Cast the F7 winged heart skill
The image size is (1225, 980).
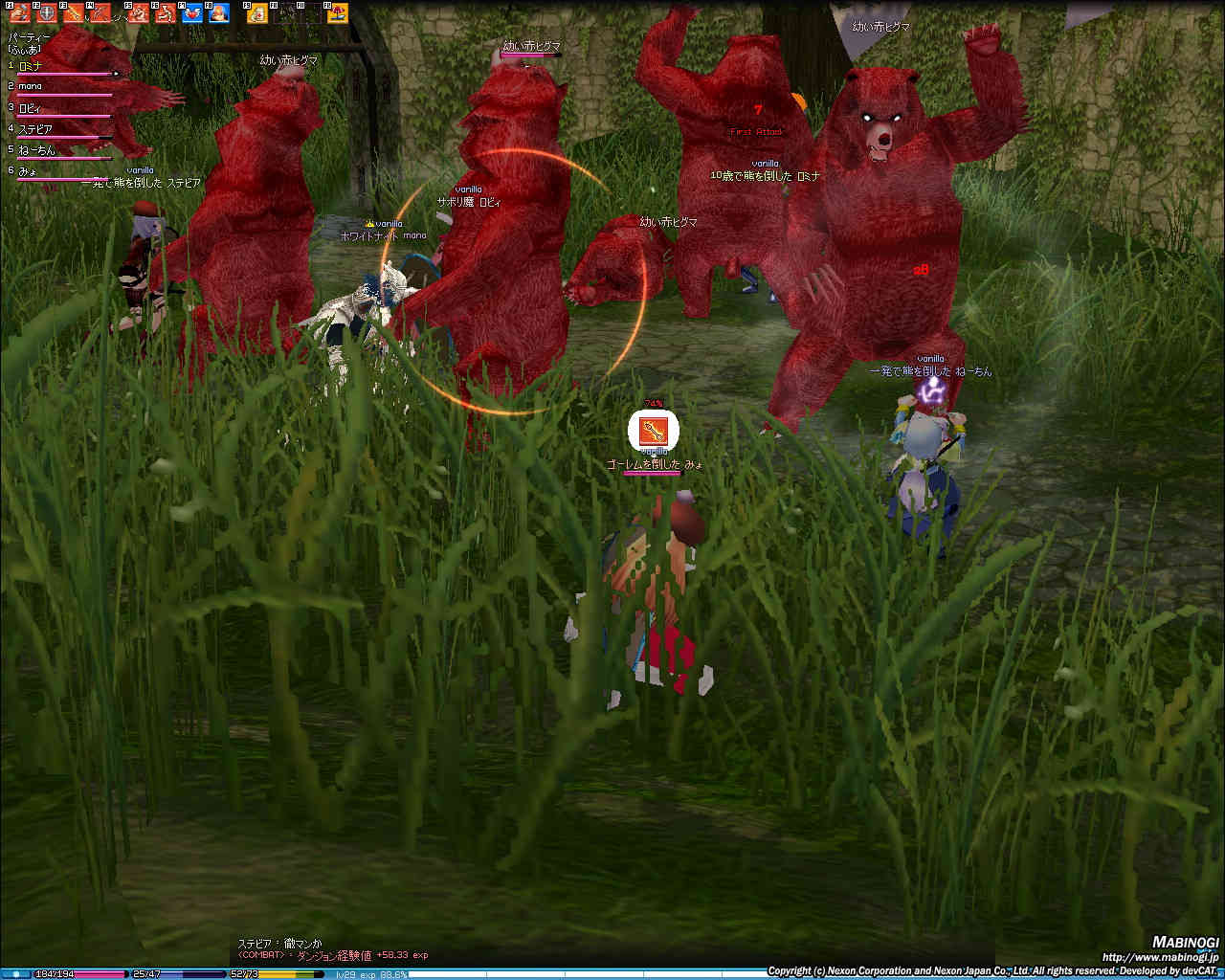pyautogui.click(x=192, y=13)
